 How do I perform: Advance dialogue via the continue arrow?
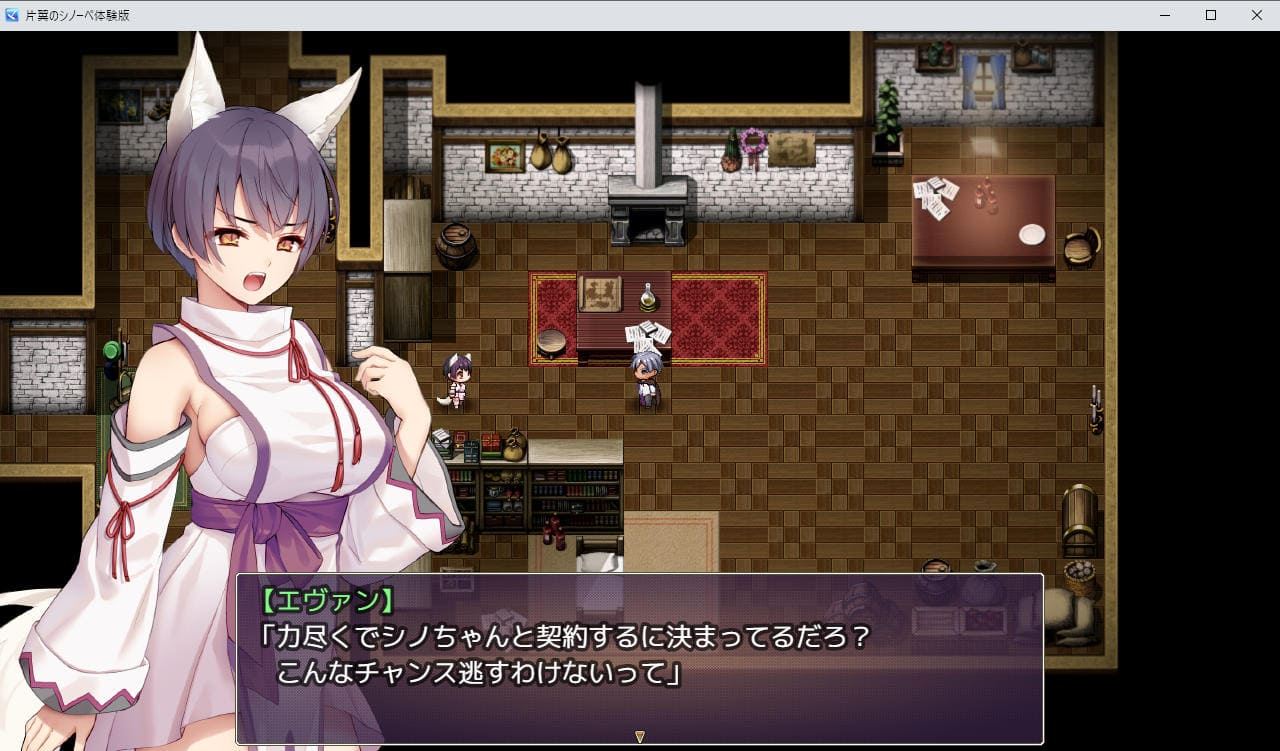coord(640,737)
